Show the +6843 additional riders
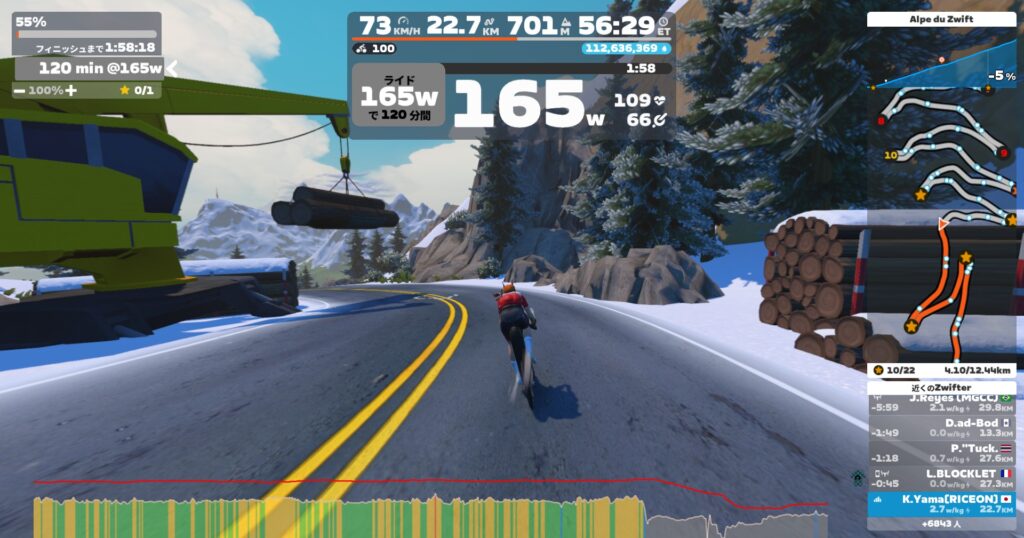 click(x=941, y=524)
